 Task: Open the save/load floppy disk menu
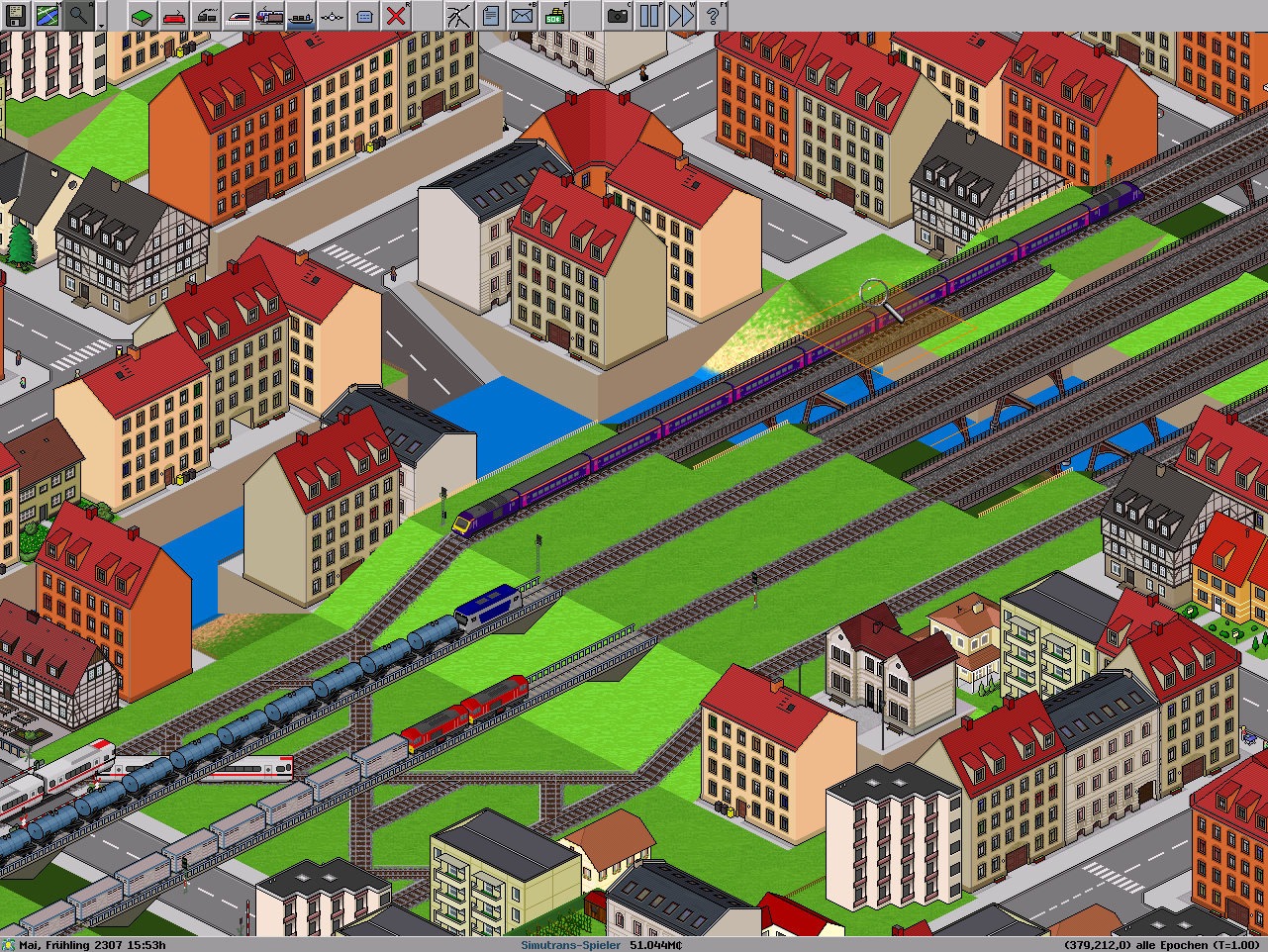[15, 15]
